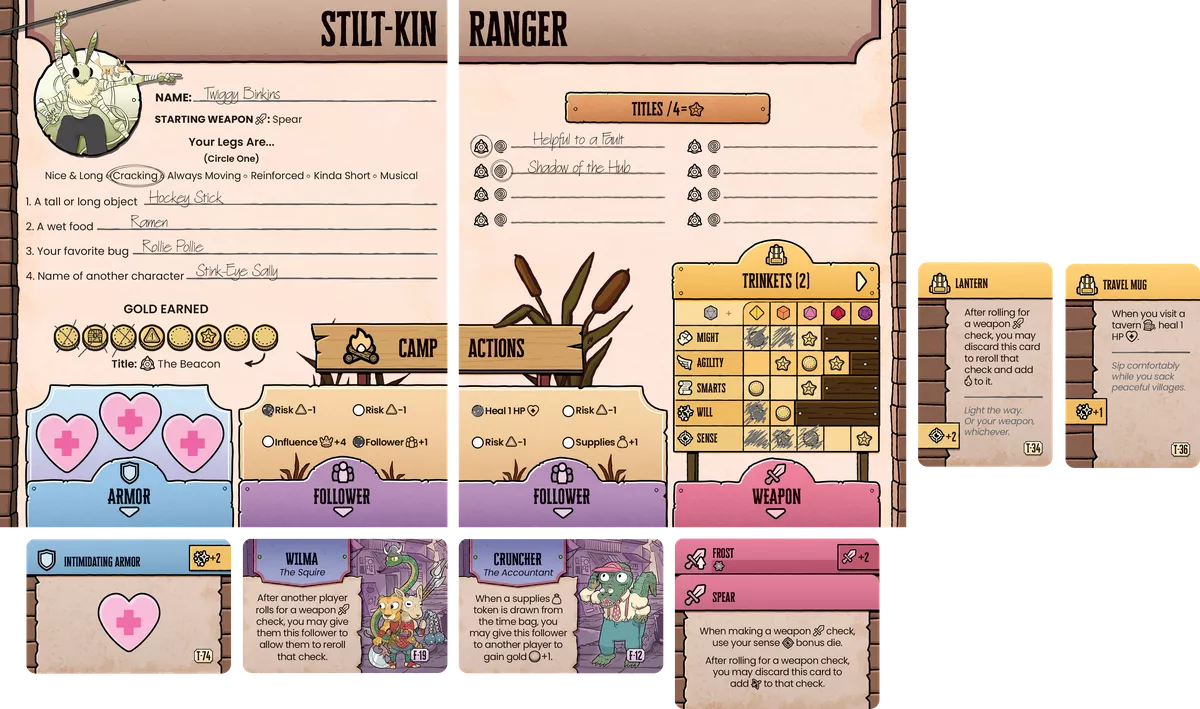1200x709 pixels.
Task: Toggle the Heal 1 HP camp action
Action: (478, 410)
